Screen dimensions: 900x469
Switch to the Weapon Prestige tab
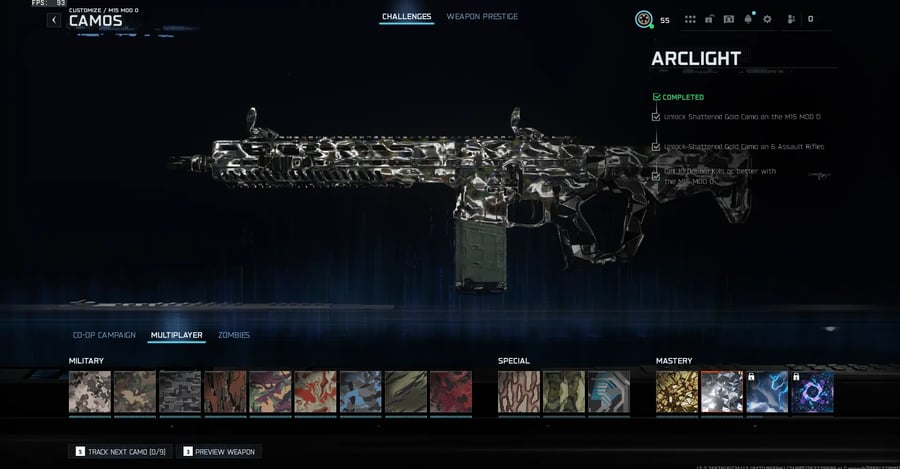click(x=482, y=17)
